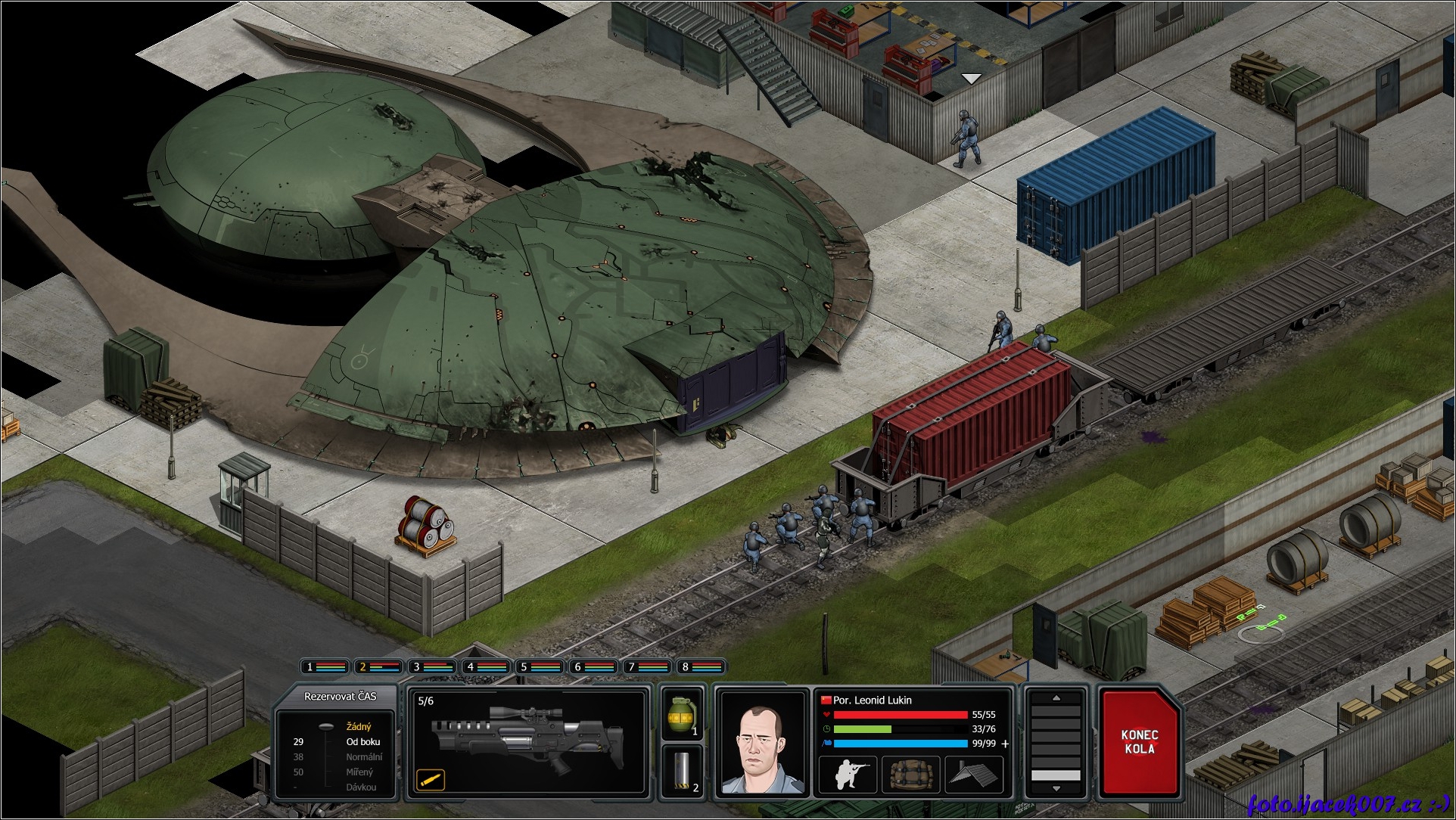Select the green grenade slot
Image resolution: width=1456 pixels, height=820 pixels.
682,714
